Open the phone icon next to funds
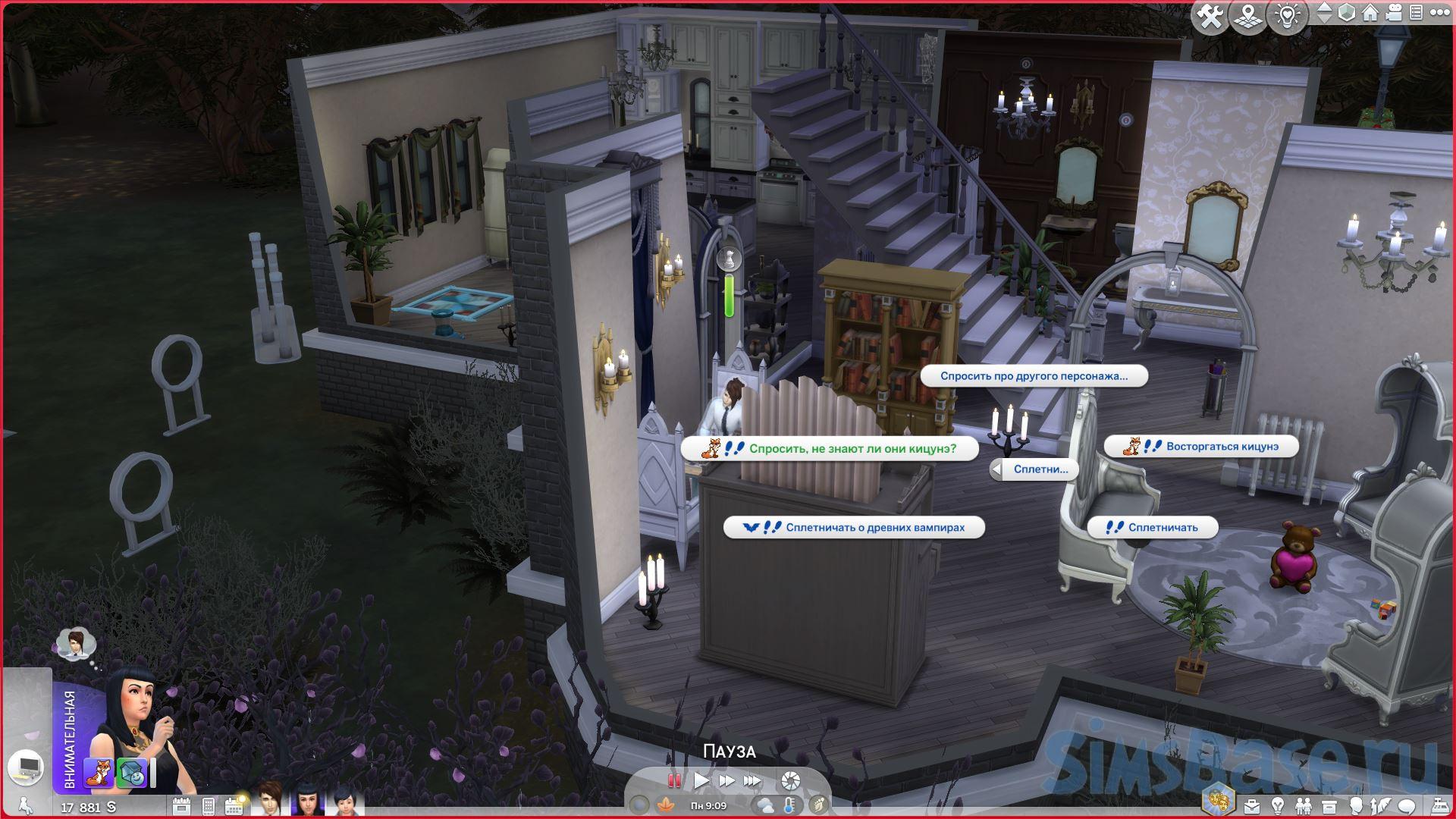 coord(209,805)
